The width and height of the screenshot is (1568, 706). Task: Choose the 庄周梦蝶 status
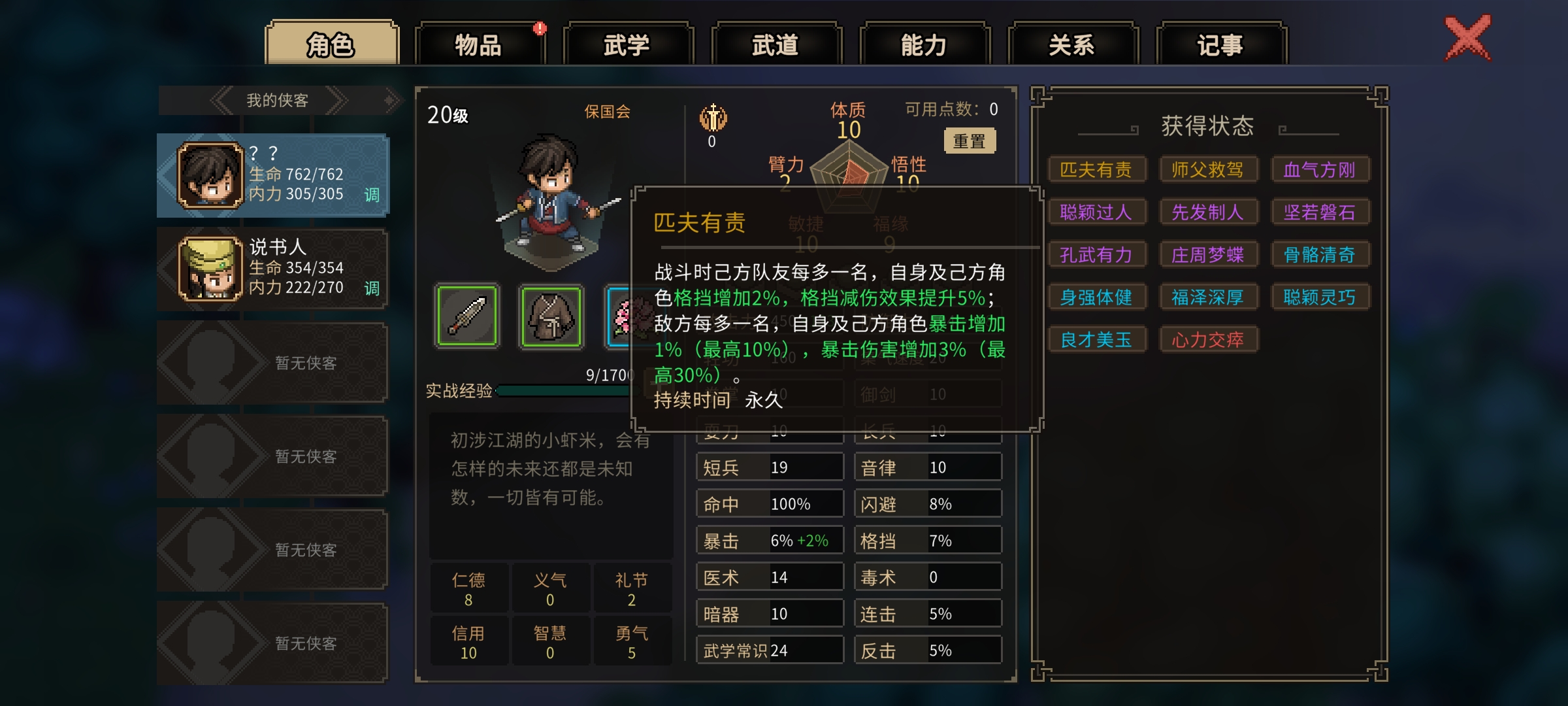coord(1207,254)
